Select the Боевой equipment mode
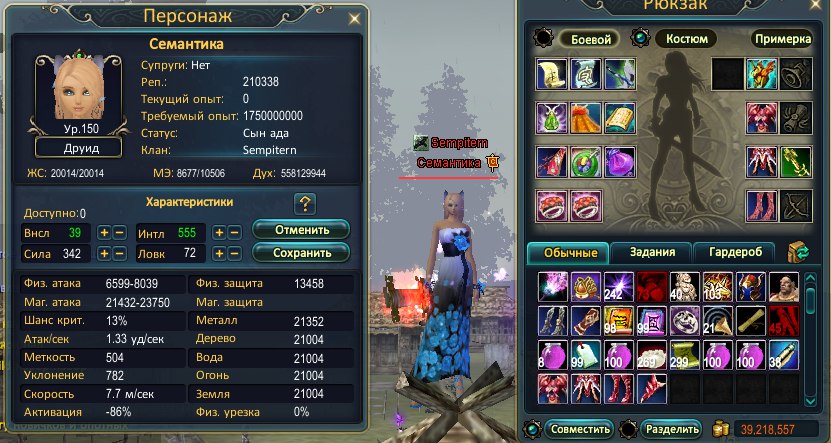The width and height of the screenshot is (831, 443). (x=589, y=39)
